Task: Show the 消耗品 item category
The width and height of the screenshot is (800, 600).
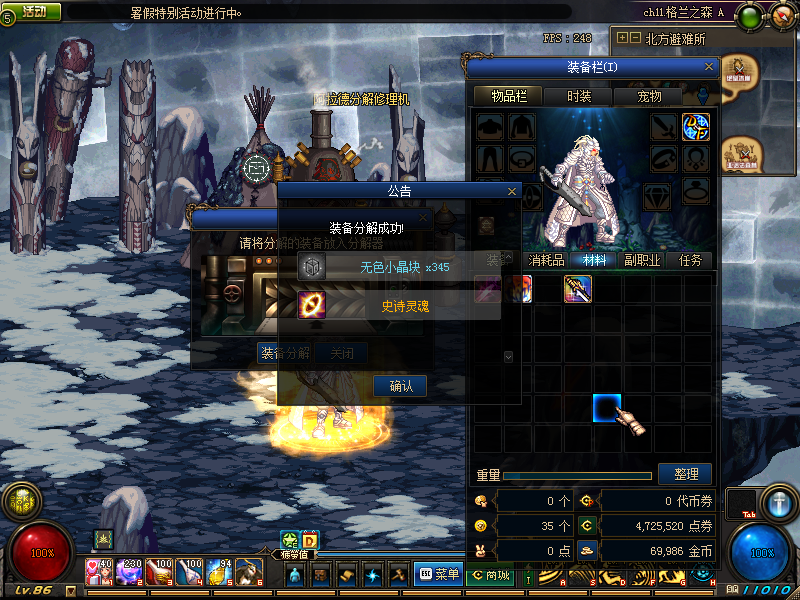Action: tap(545, 260)
